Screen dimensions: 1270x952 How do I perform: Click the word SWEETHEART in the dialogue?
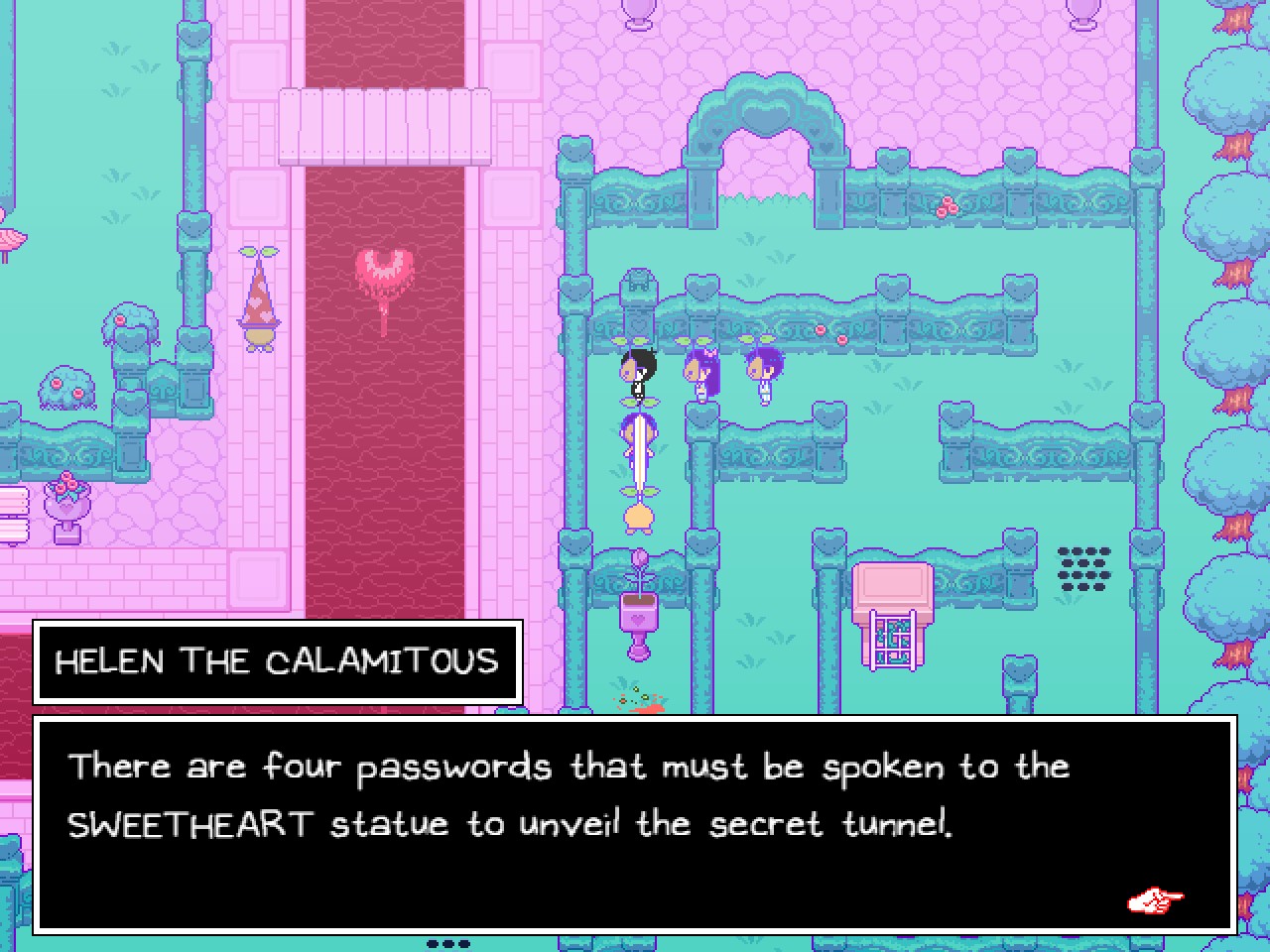[x=188, y=824]
